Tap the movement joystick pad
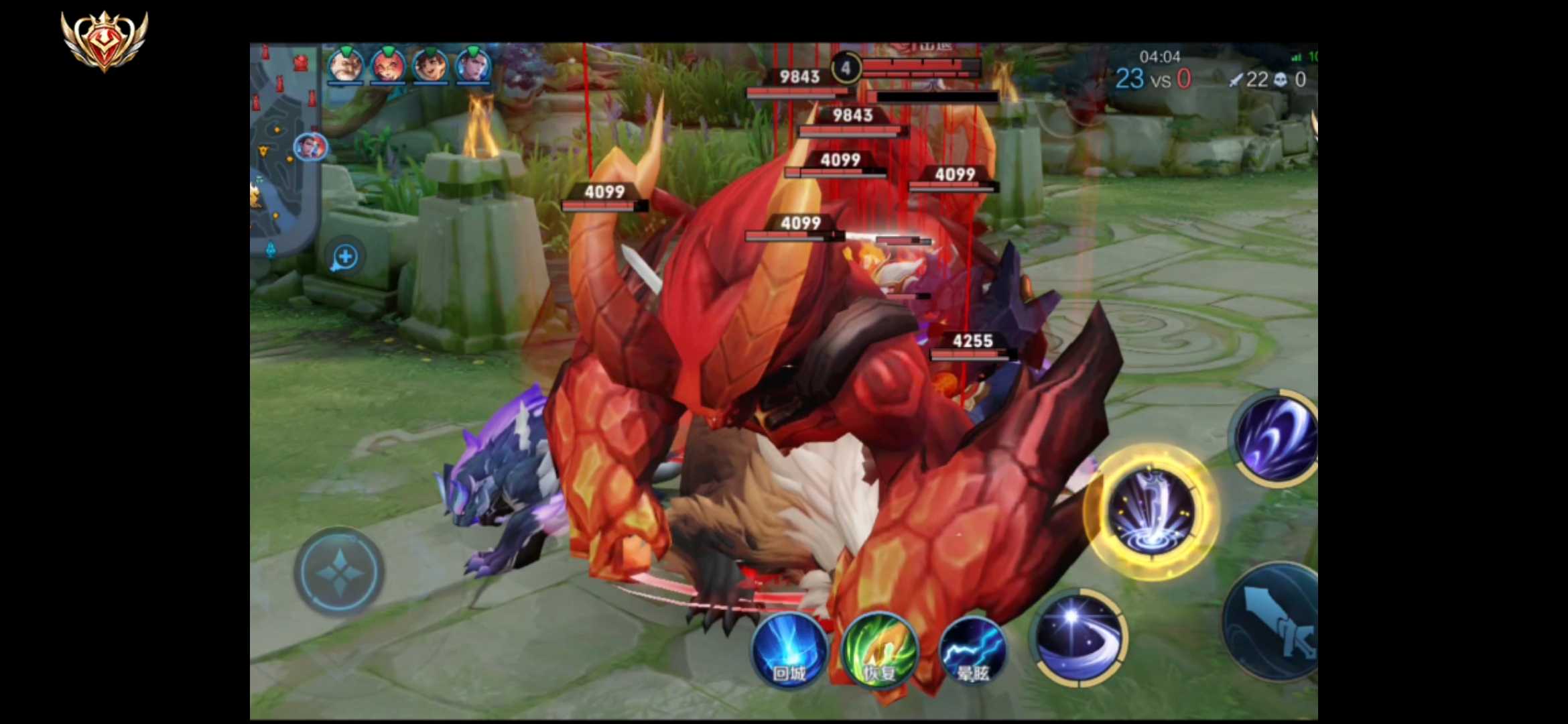This screenshot has height=724, width=1568. (339, 572)
